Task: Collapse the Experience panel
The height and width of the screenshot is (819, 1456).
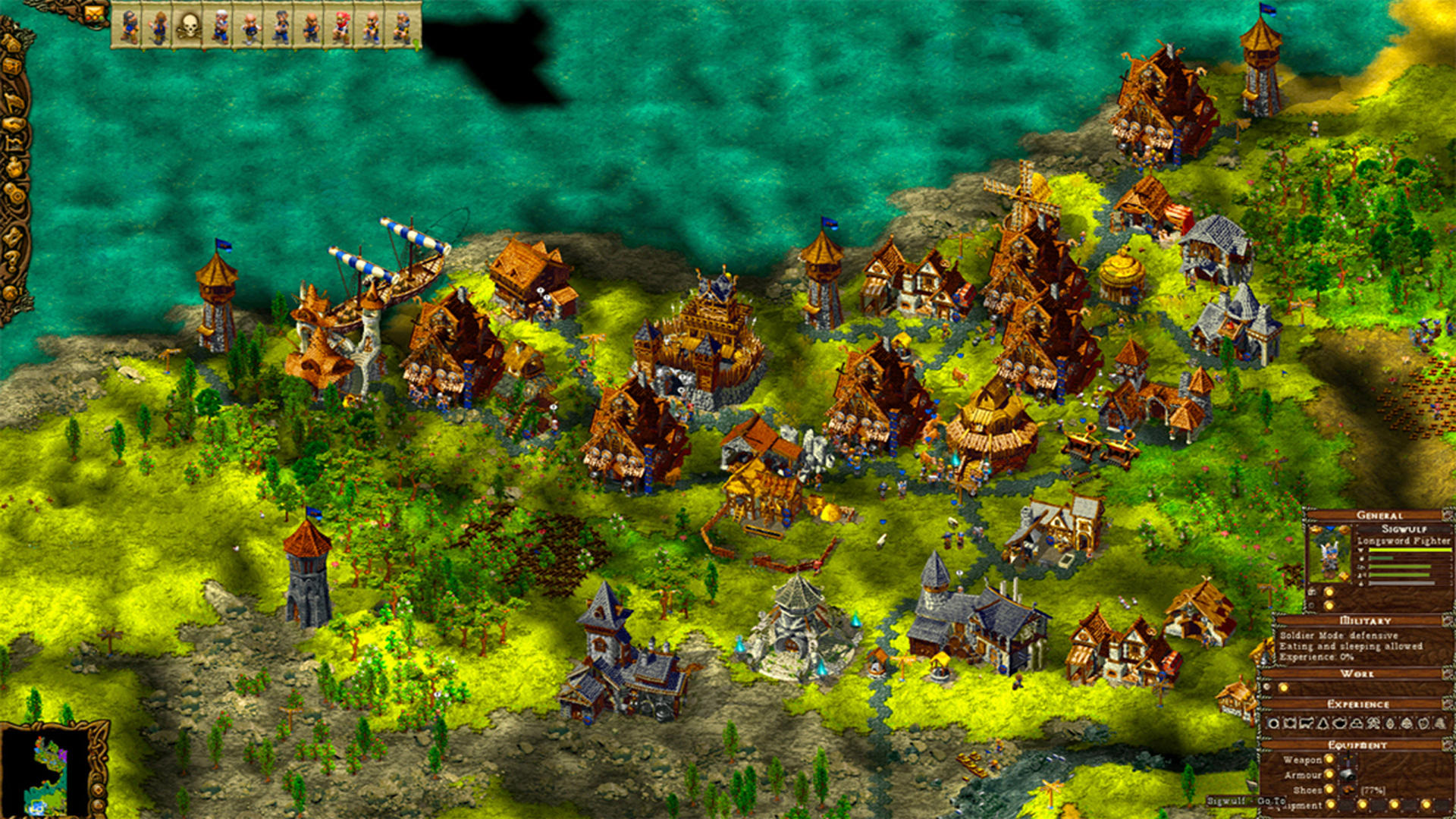Action: [x=1446, y=704]
